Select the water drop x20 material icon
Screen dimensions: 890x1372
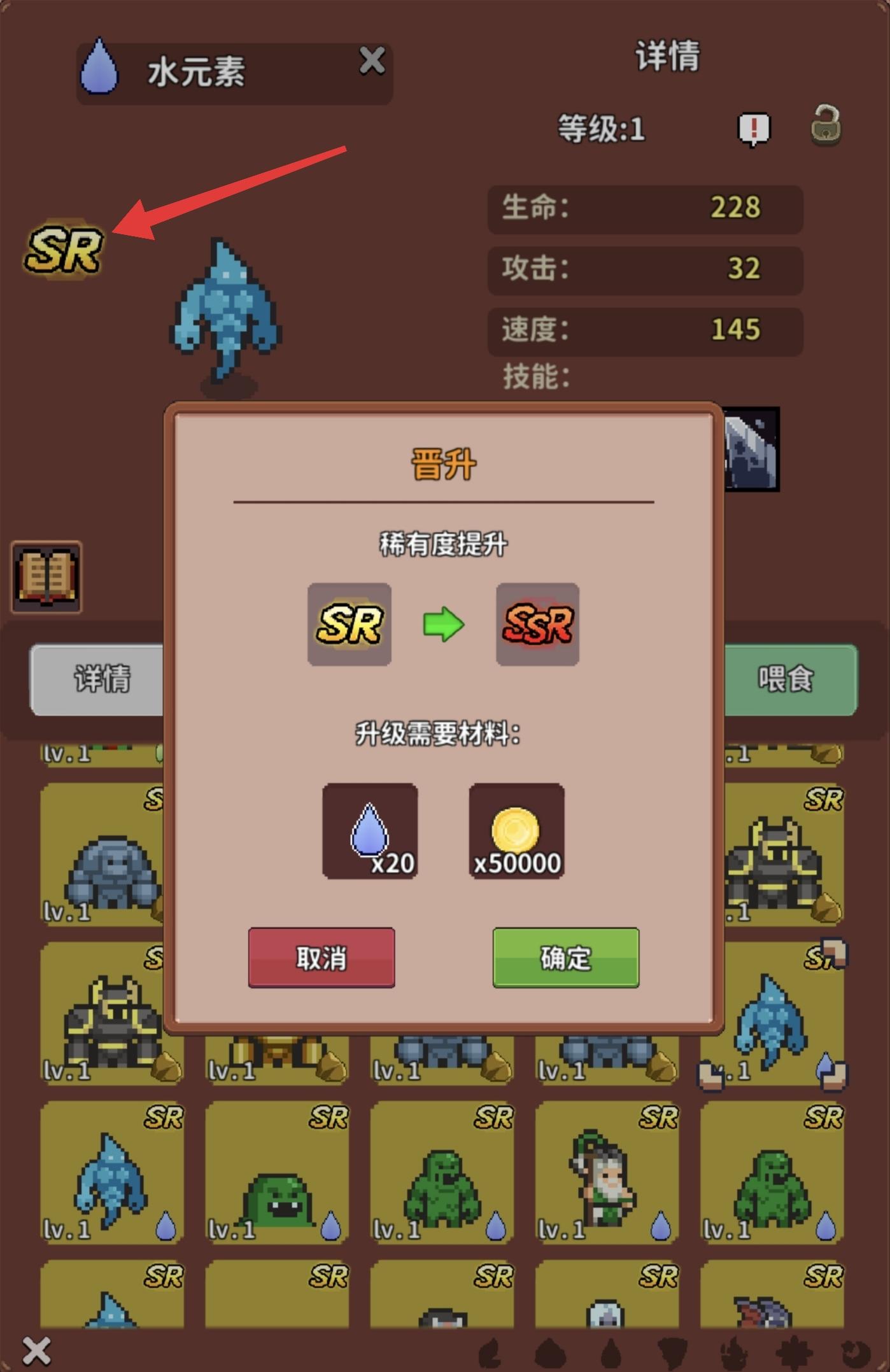pyautogui.click(x=371, y=831)
